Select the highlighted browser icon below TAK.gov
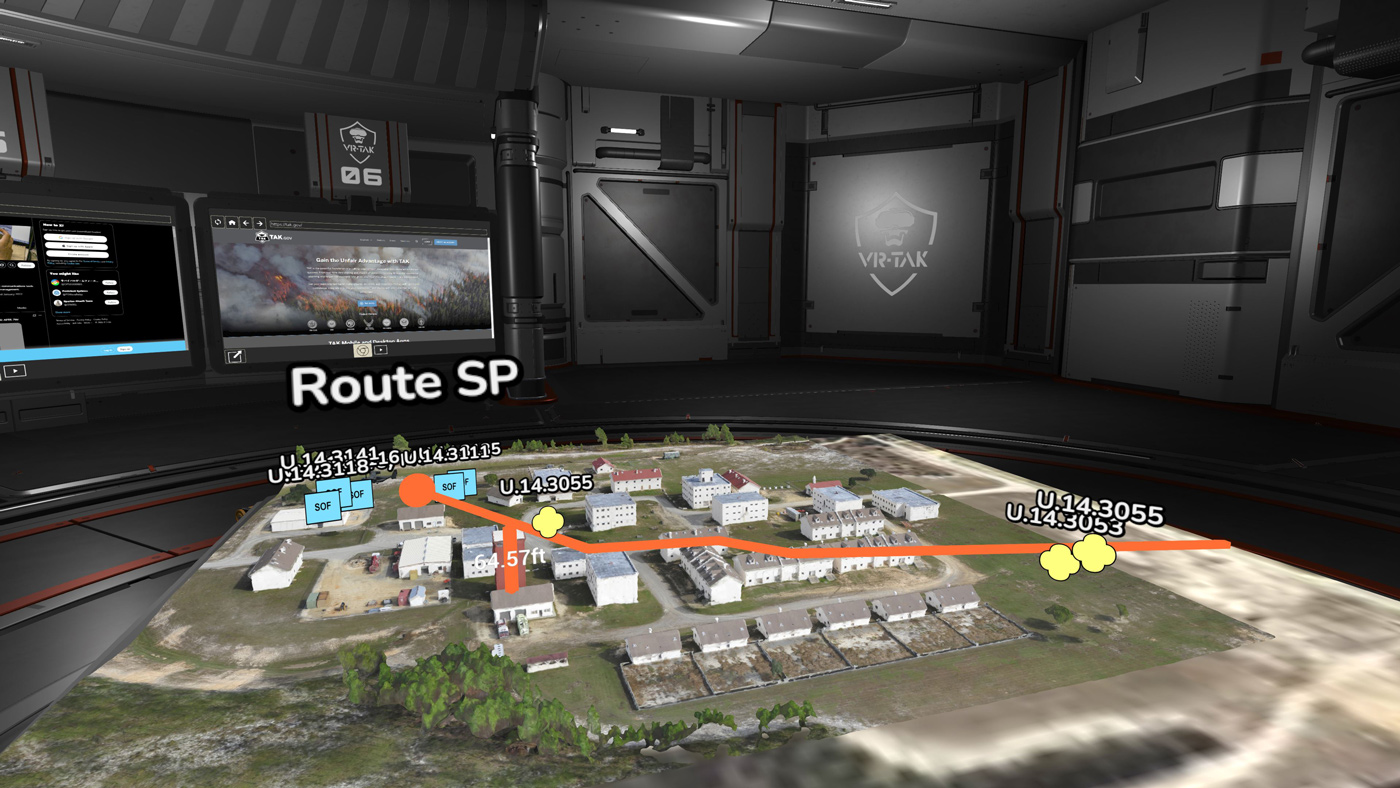This screenshot has width=1400, height=788. click(363, 350)
